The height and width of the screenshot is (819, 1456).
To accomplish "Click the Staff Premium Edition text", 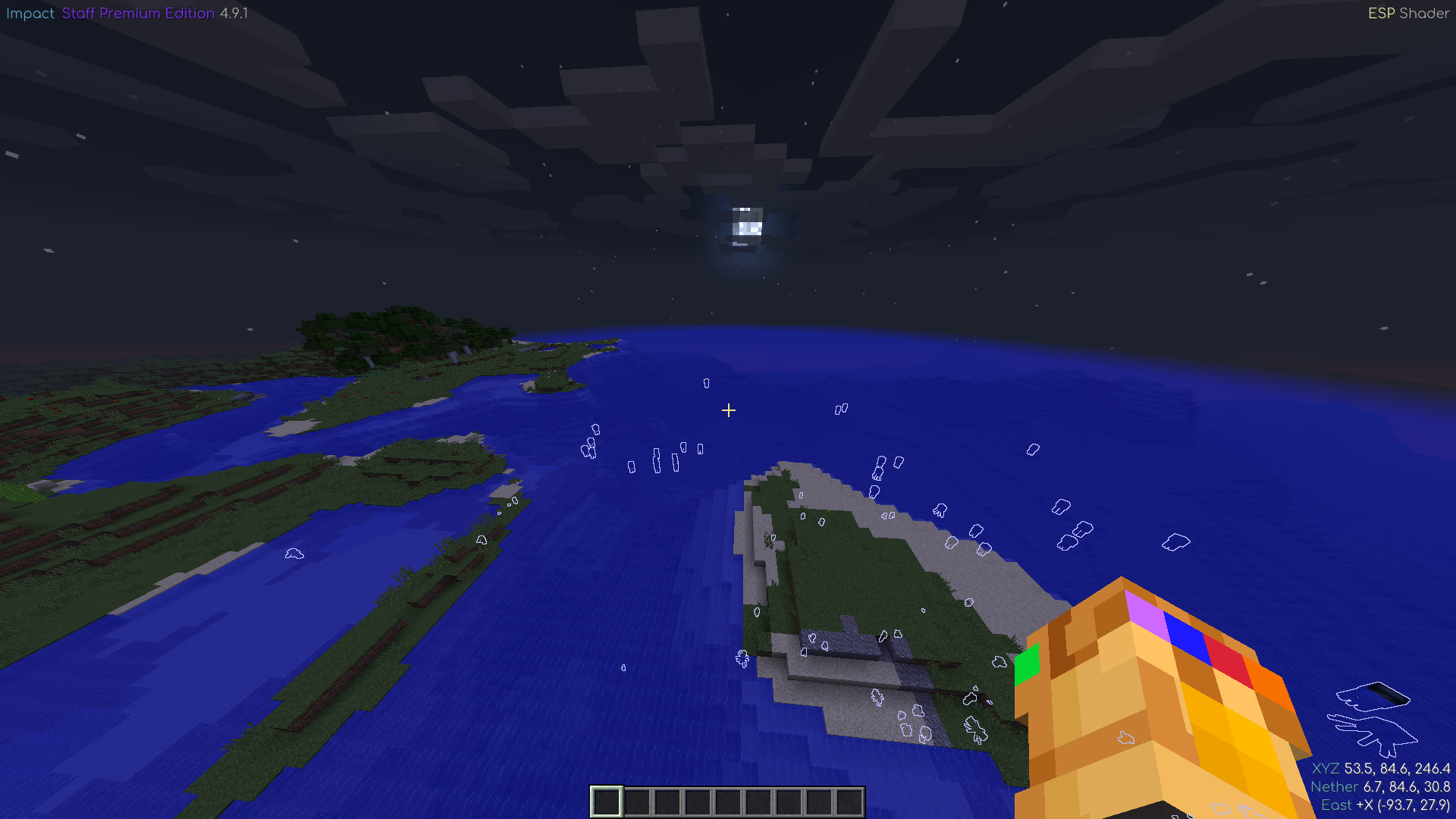I will pos(137,13).
